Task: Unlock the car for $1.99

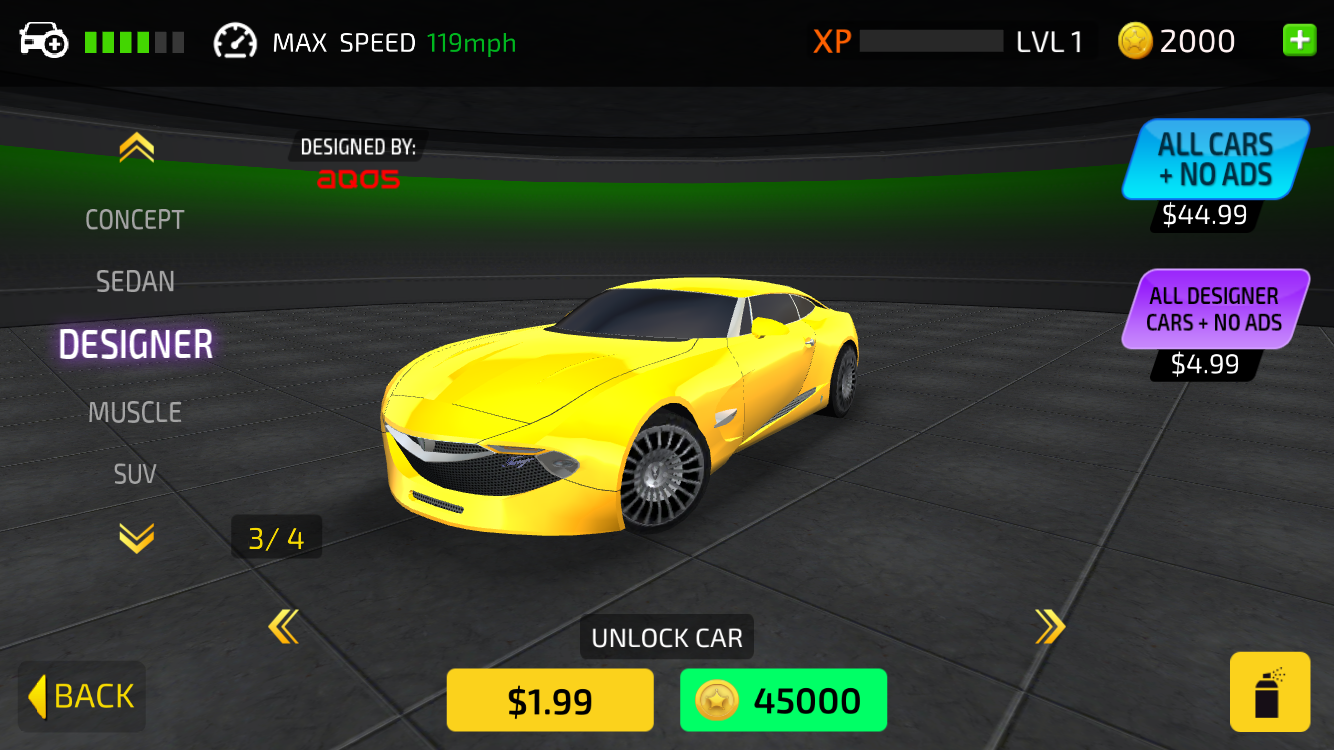Action: tap(550, 700)
